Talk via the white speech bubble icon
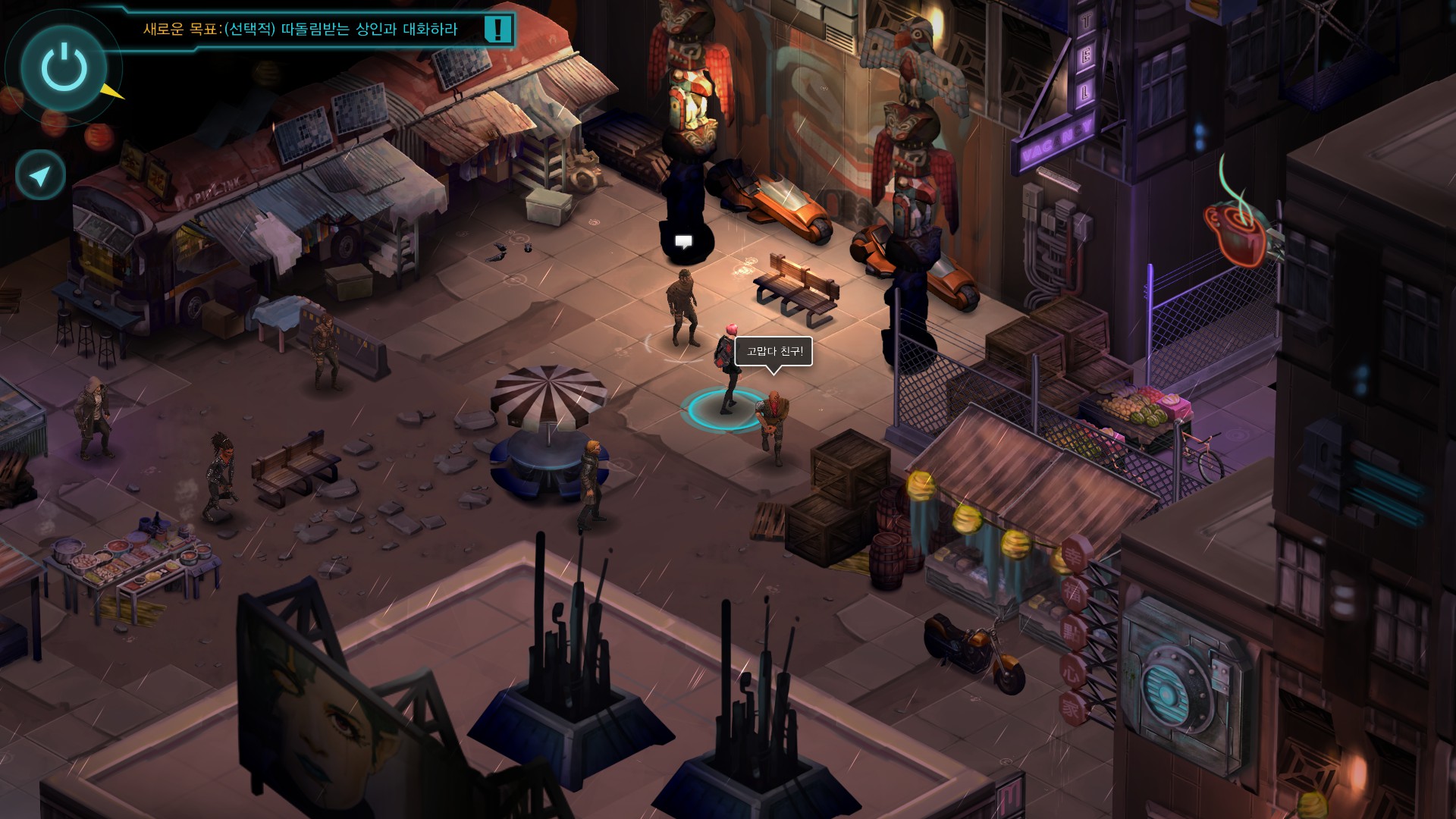This screenshot has height=819, width=1456. [x=683, y=242]
